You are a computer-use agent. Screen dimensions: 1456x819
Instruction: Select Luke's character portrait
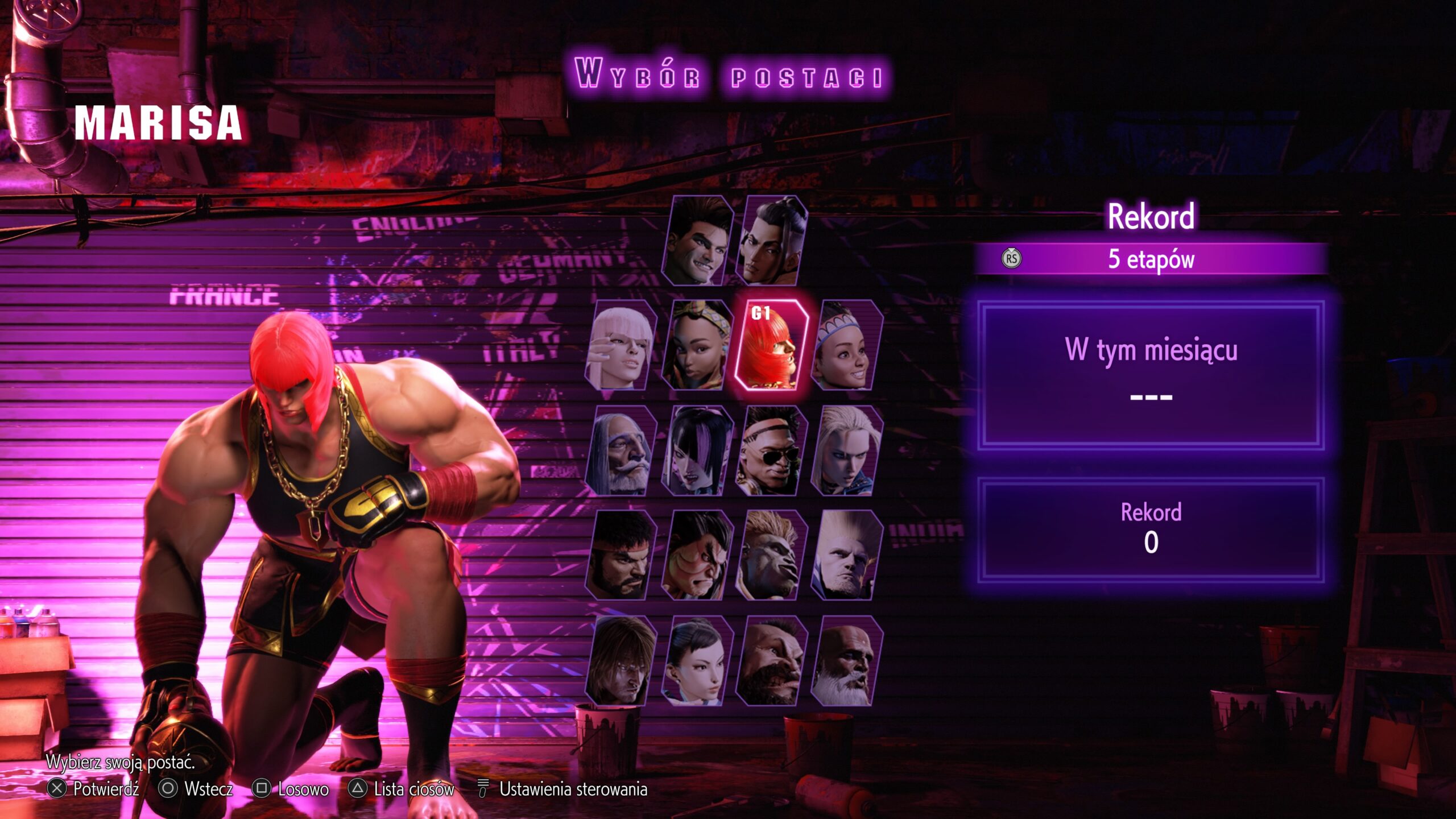[697, 241]
